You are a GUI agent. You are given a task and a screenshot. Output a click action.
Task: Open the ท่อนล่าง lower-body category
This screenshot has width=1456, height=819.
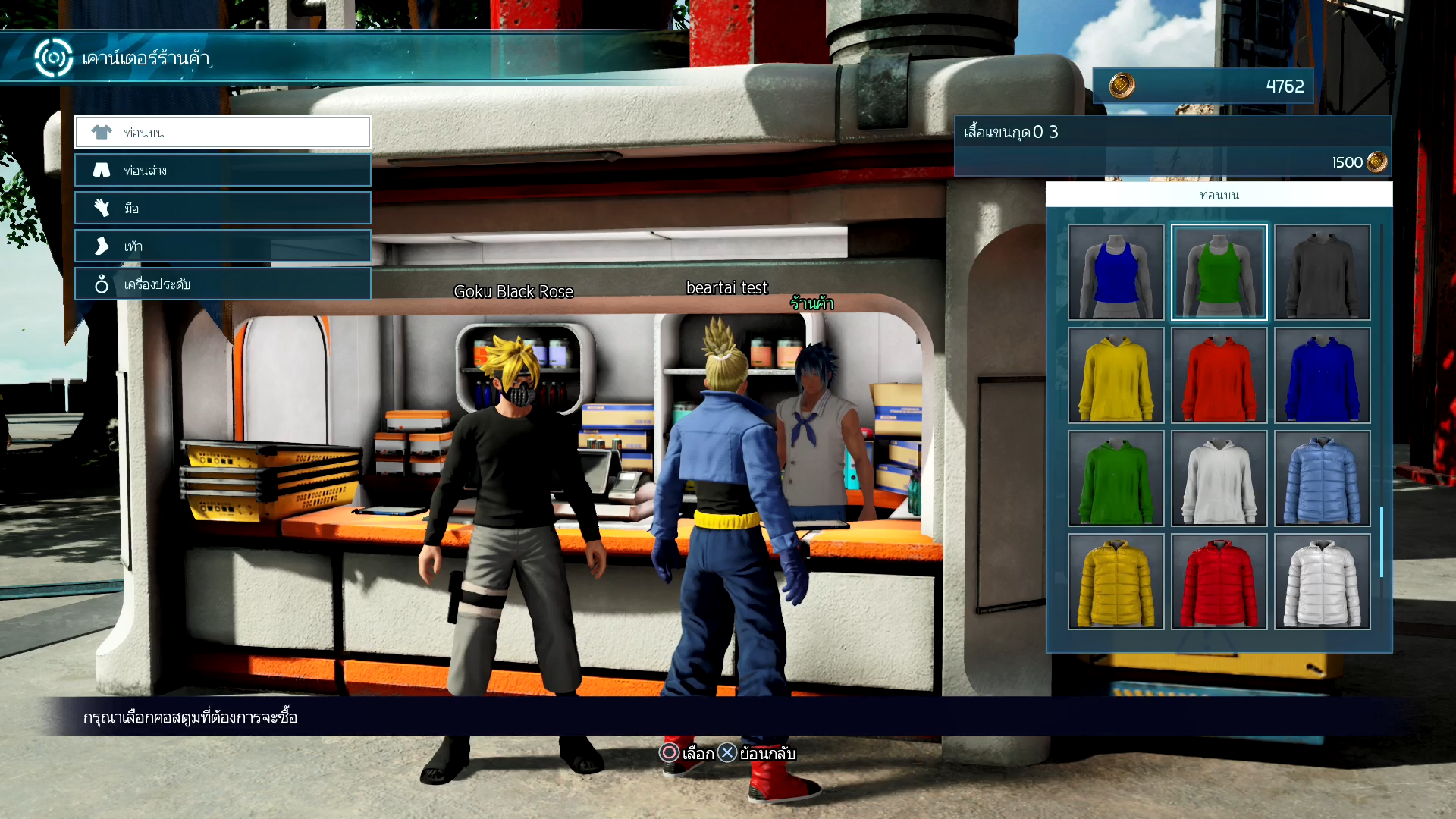pos(222,170)
